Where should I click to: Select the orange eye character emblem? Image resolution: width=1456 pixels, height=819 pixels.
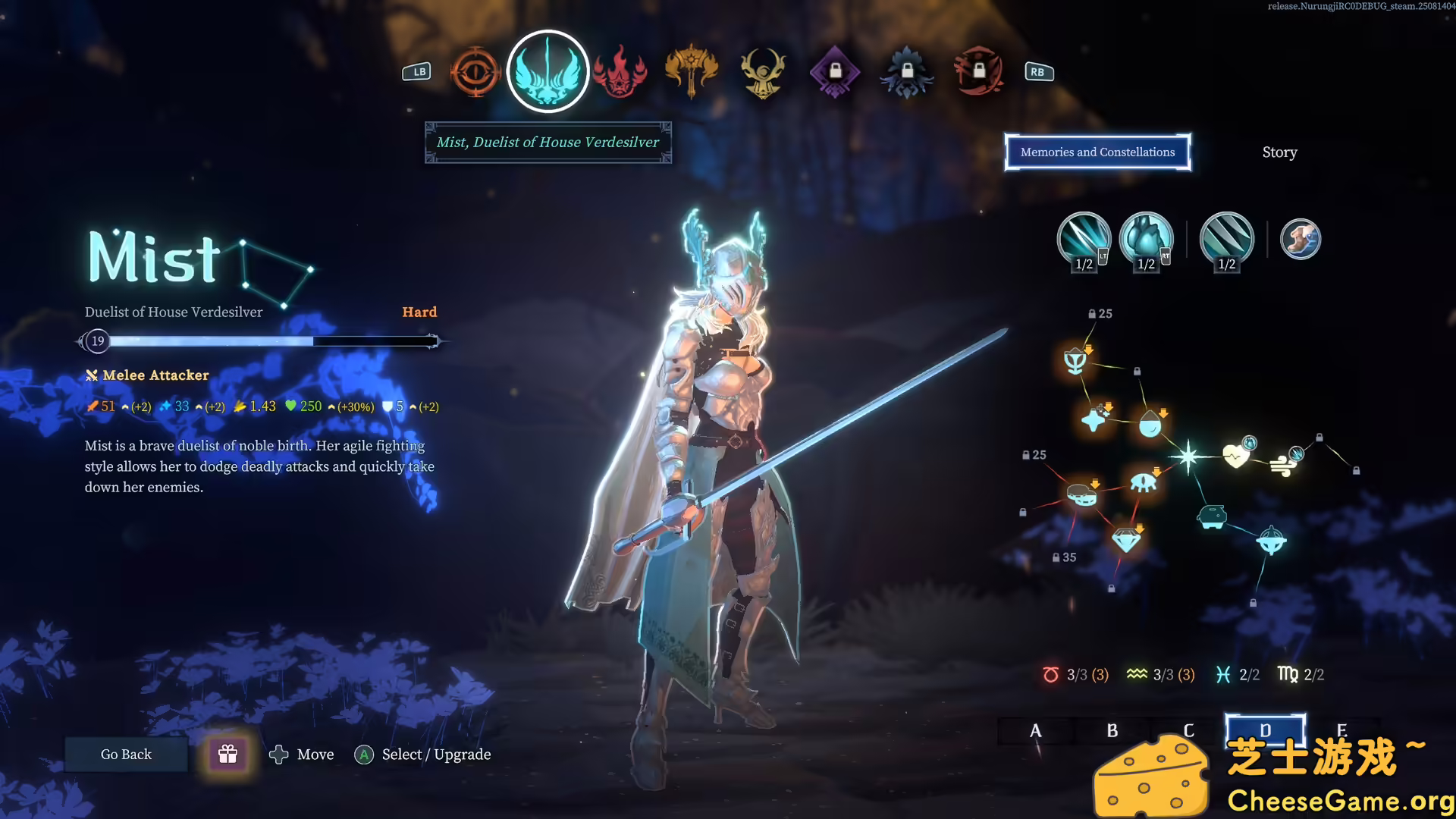pyautogui.click(x=475, y=73)
